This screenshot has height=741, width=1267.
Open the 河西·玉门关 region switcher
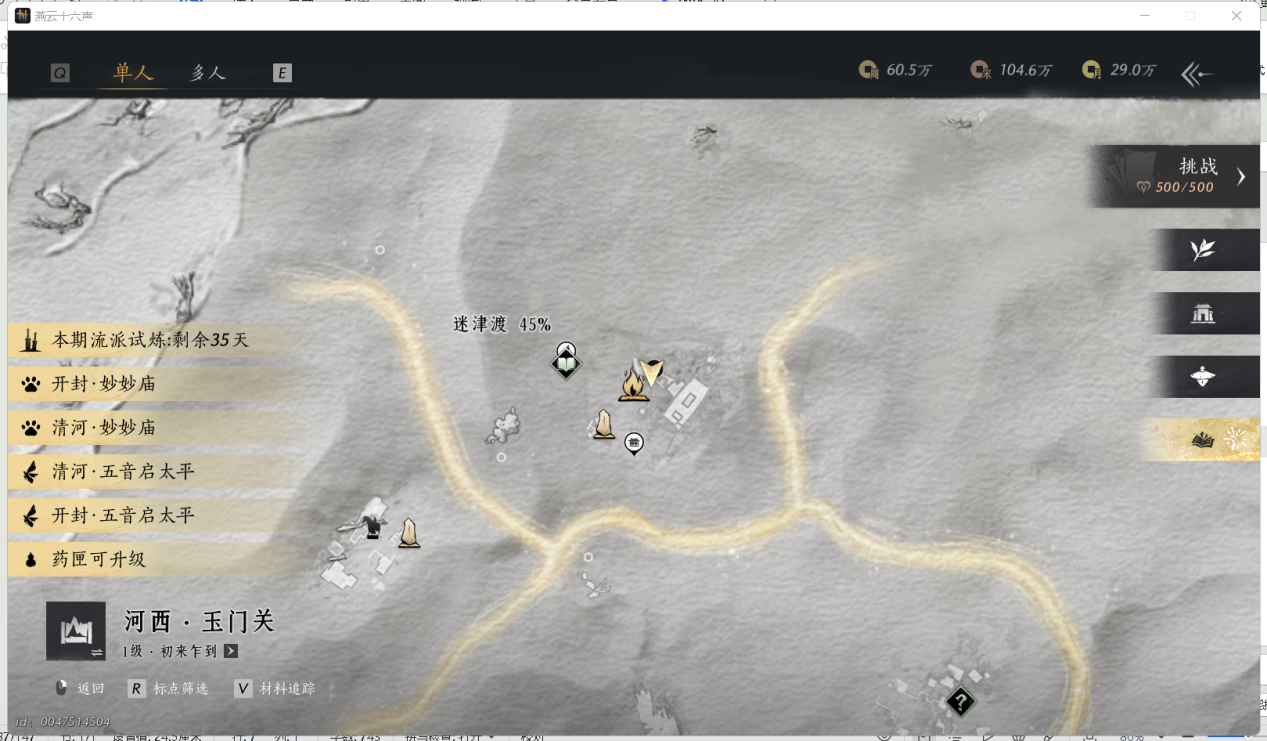pyautogui.click(x=76, y=631)
